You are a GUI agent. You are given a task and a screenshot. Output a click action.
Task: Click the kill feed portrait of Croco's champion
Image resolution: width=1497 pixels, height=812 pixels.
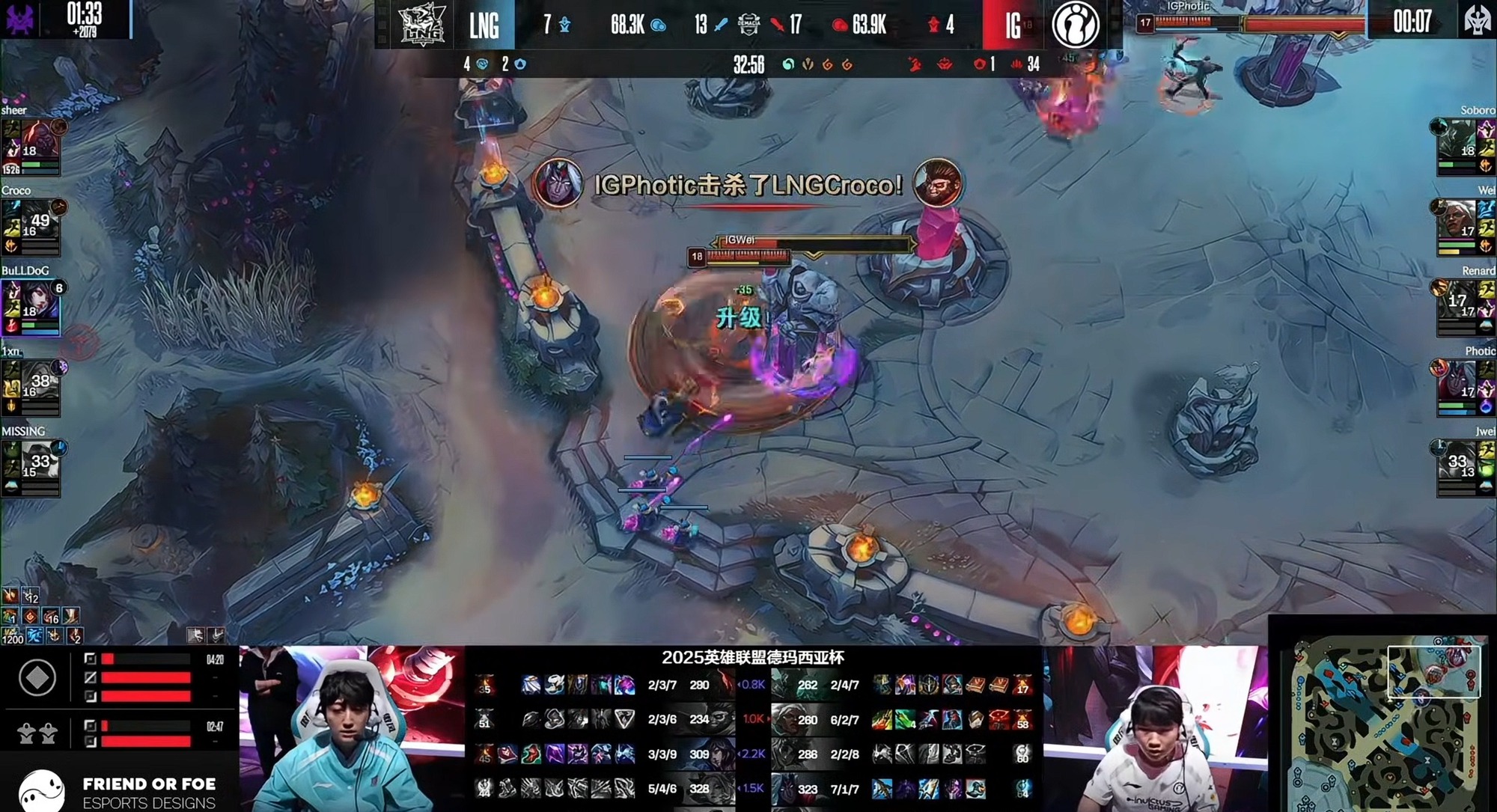pyautogui.click(x=937, y=182)
